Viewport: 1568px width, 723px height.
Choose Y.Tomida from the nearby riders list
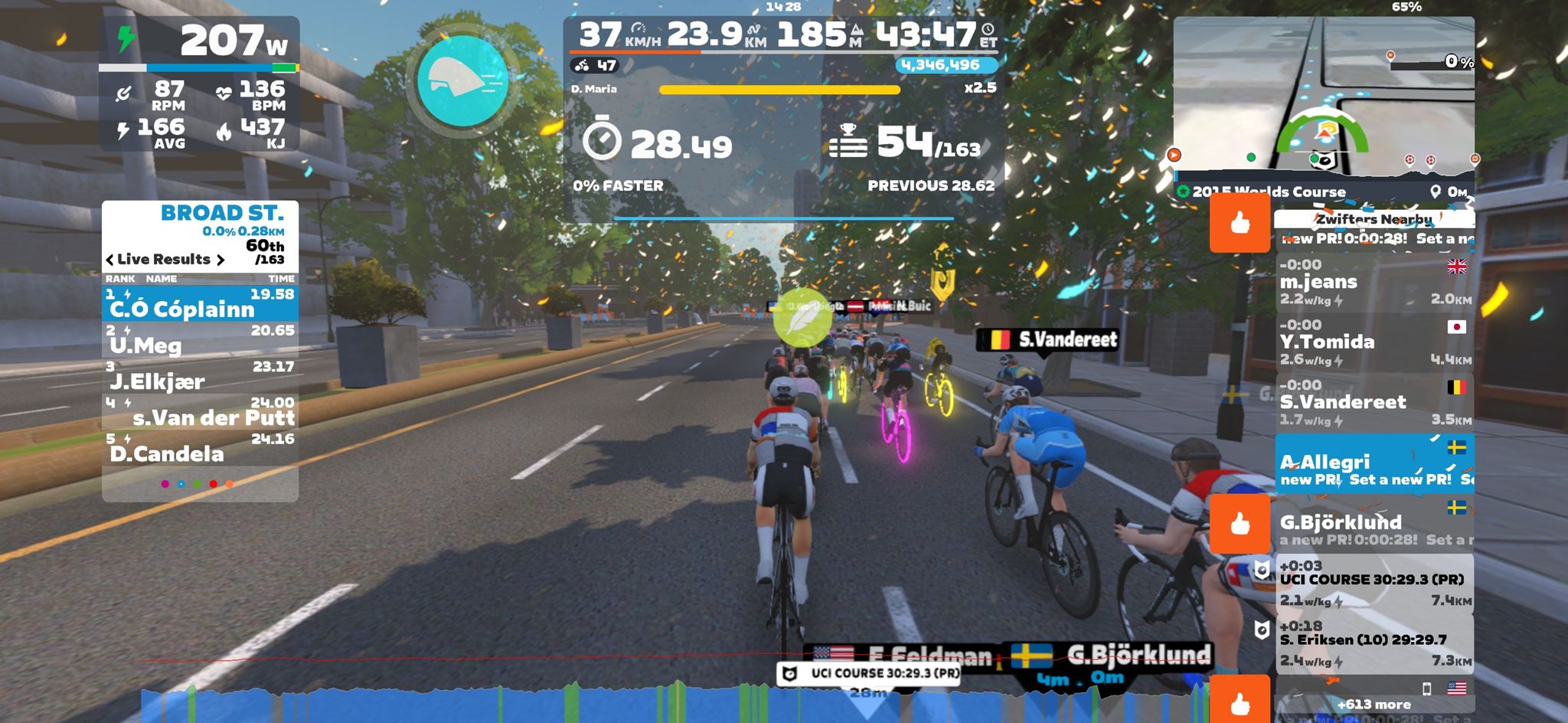tap(1374, 342)
